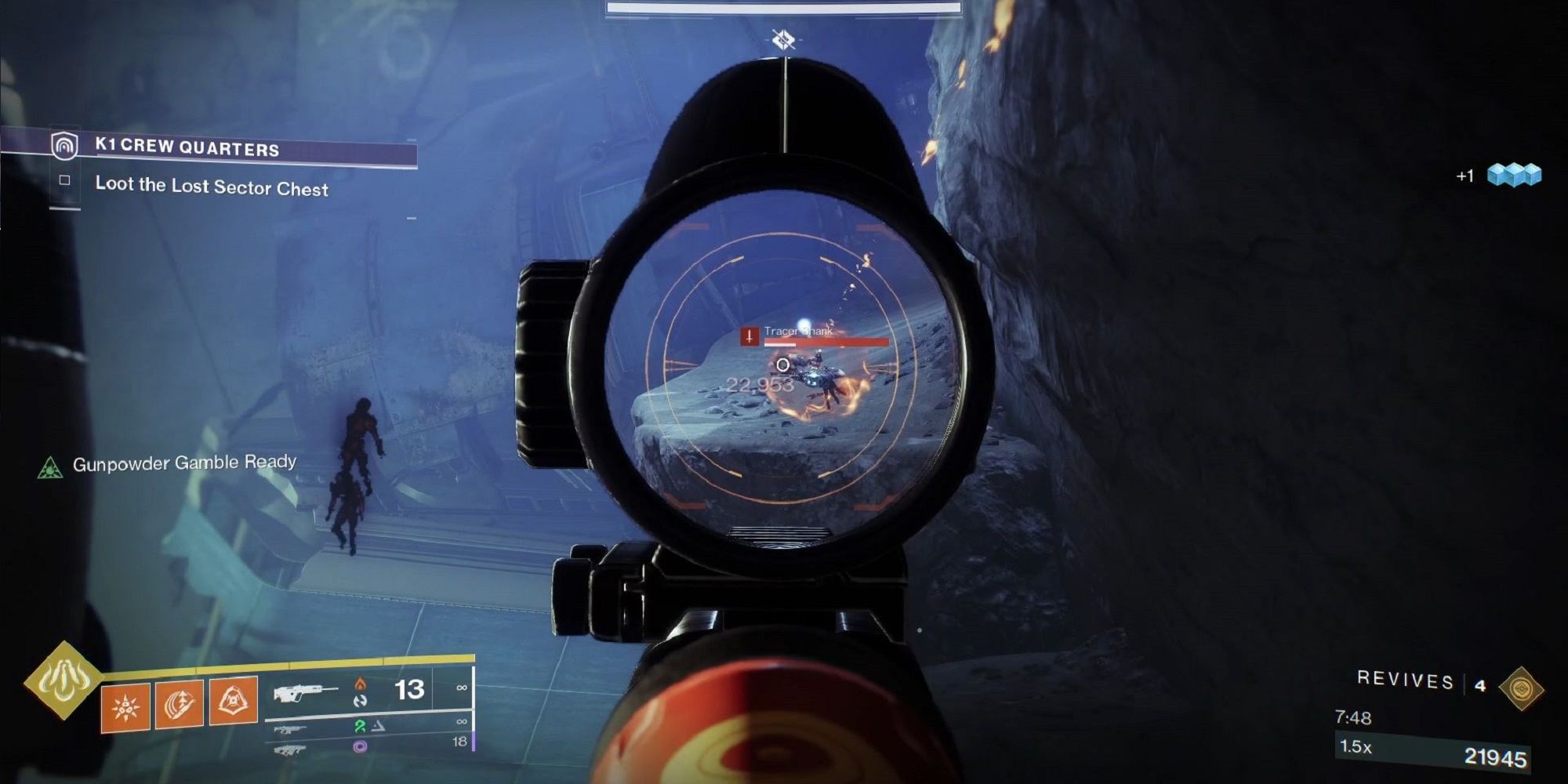Click the K1 Crew Quarters mission icon
Viewport: 1568px width, 784px height.
click(x=67, y=147)
